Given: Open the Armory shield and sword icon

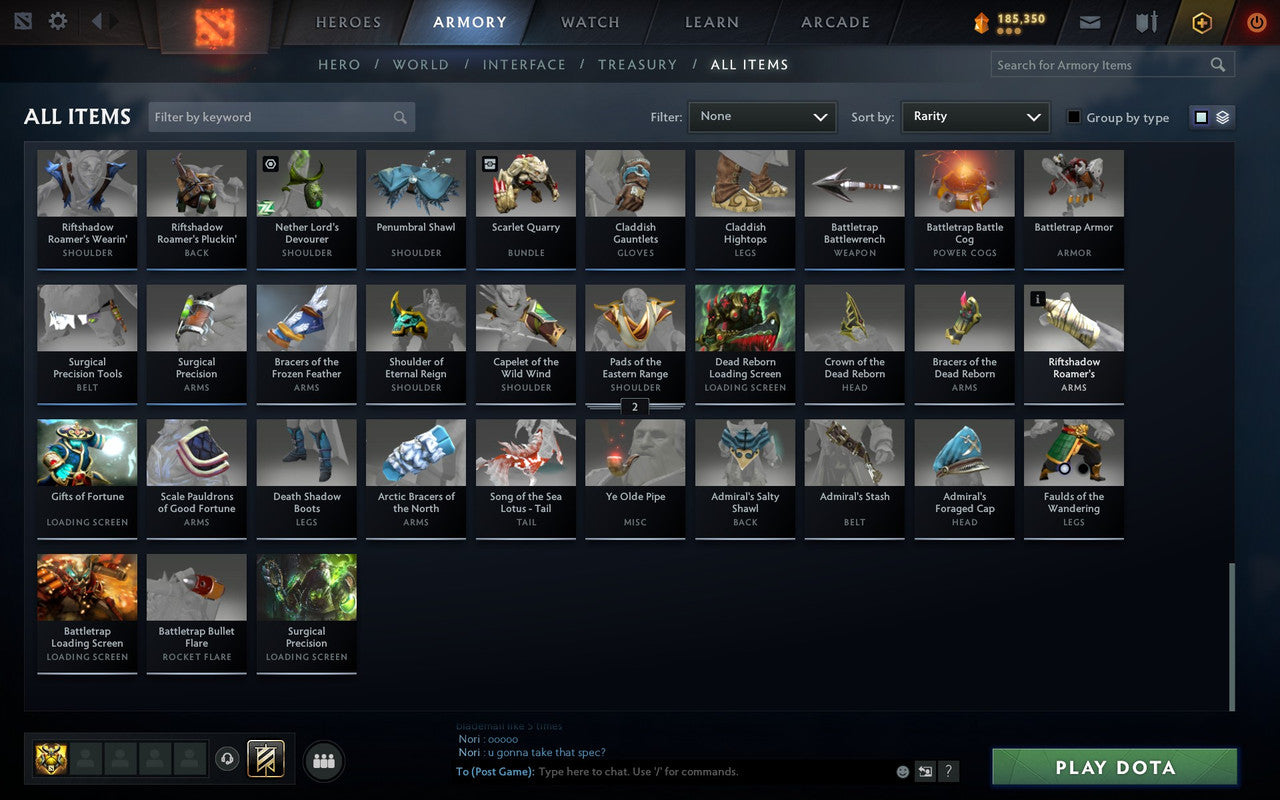Looking at the screenshot, I should 1146,22.
